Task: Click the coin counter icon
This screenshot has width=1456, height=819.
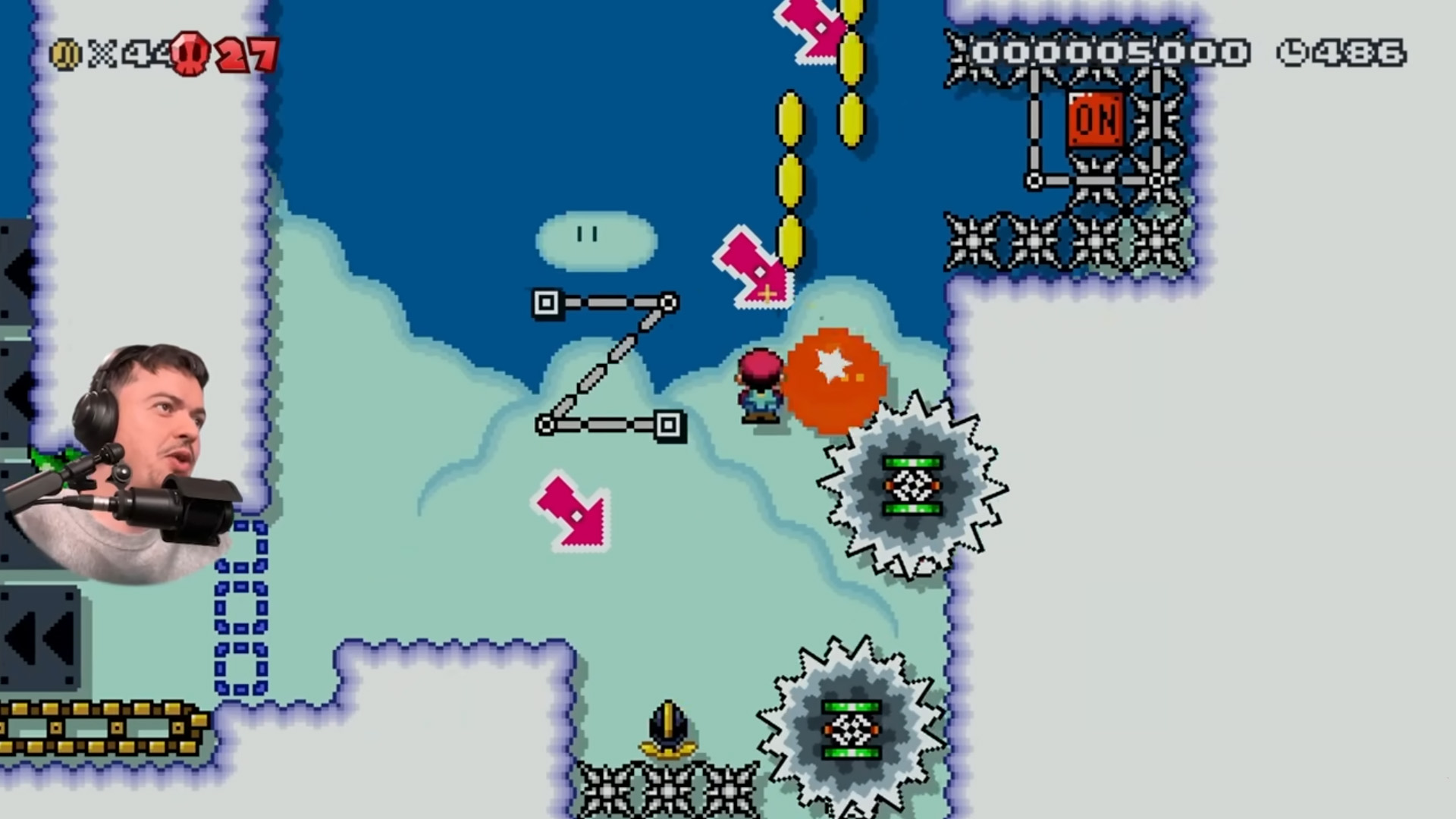Action: pos(67,53)
